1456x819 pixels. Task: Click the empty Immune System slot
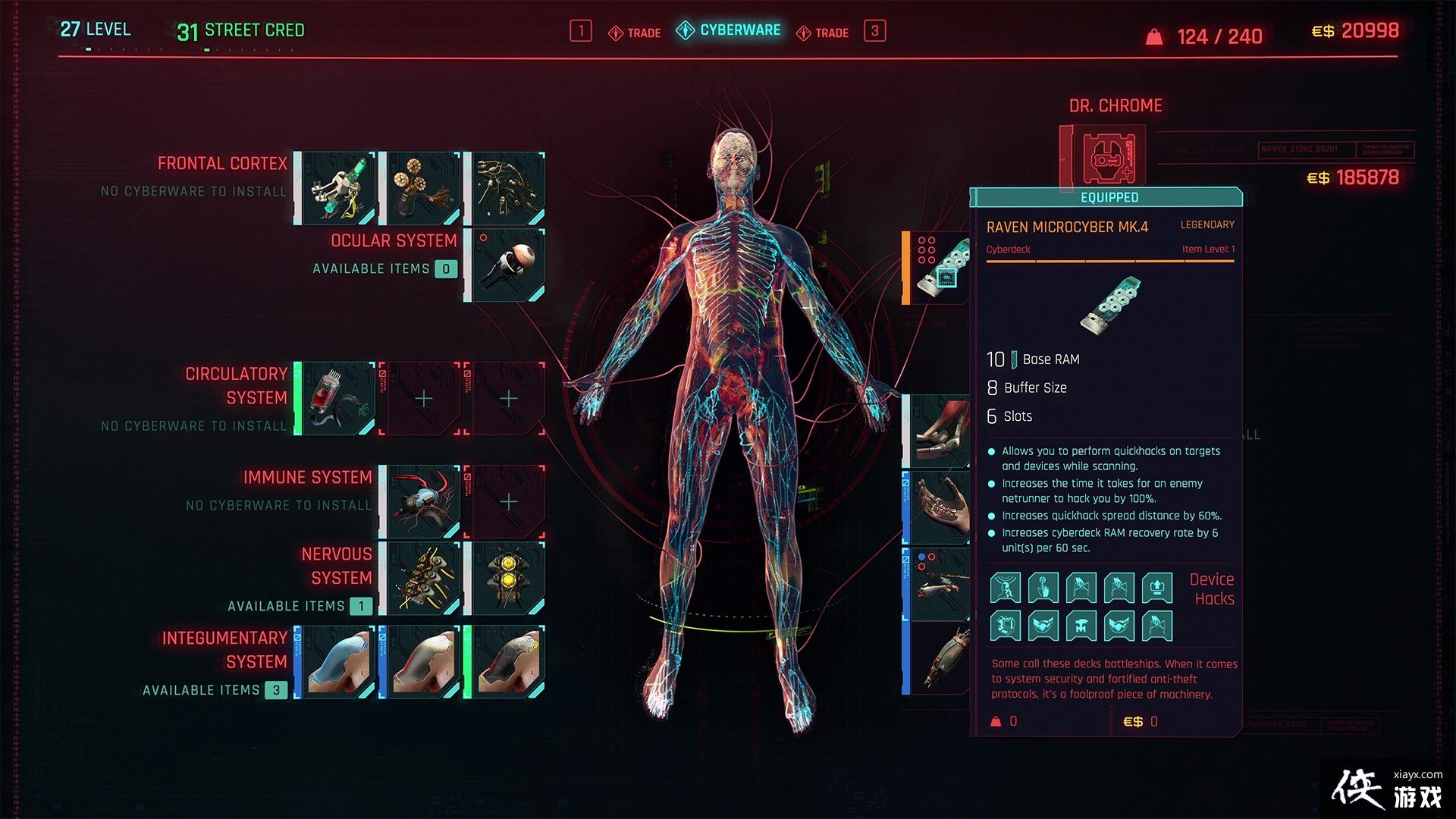click(508, 502)
